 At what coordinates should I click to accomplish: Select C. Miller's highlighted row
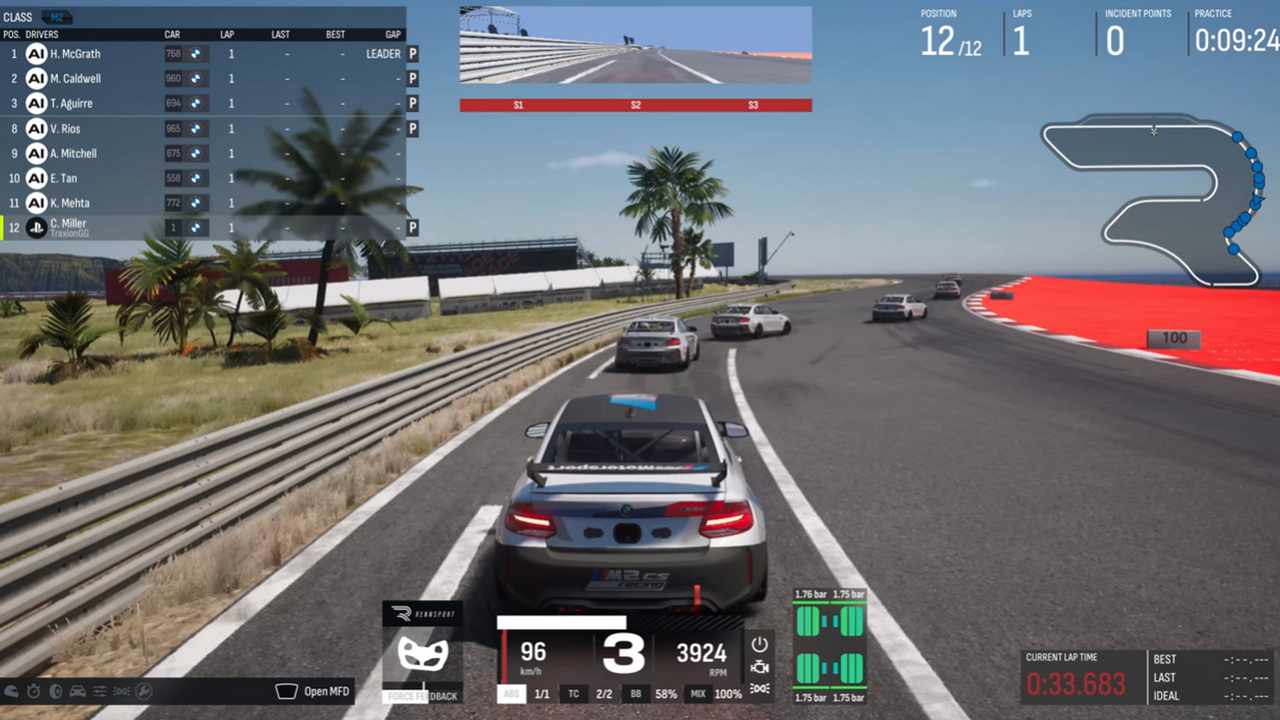click(68, 228)
